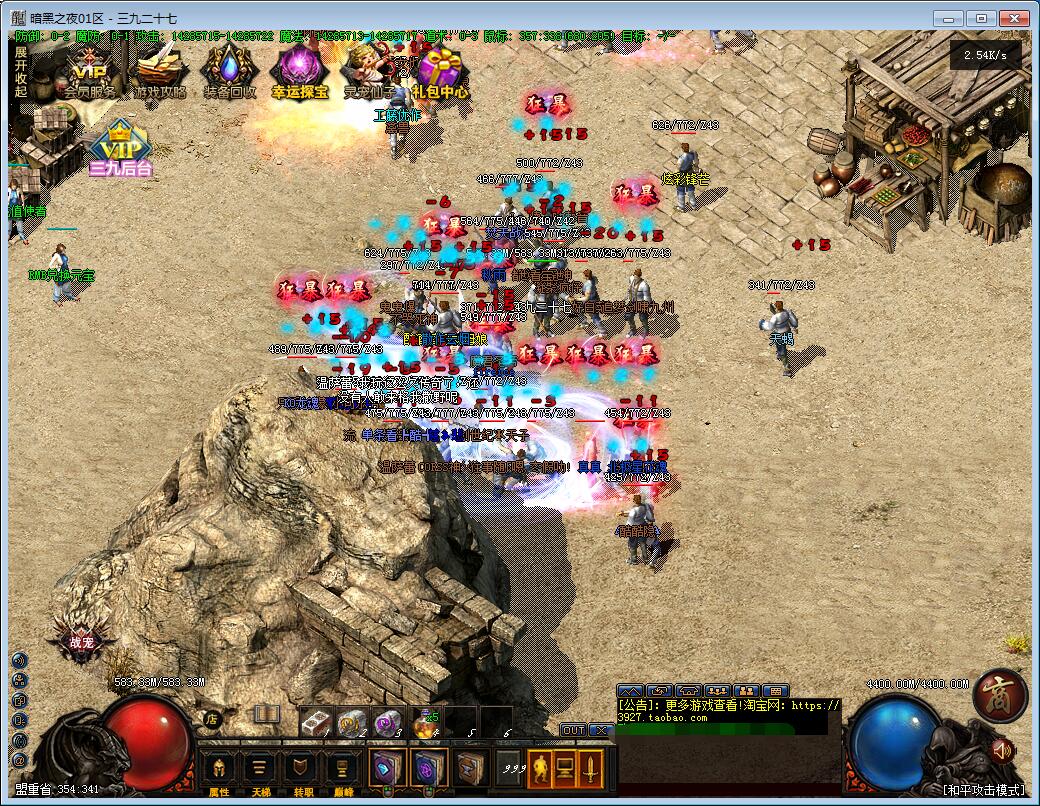Image resolution: width=1040 pixels, height=806 pixels.
Task: Open the 礼包中心 gift center
Action: (439, 71)
